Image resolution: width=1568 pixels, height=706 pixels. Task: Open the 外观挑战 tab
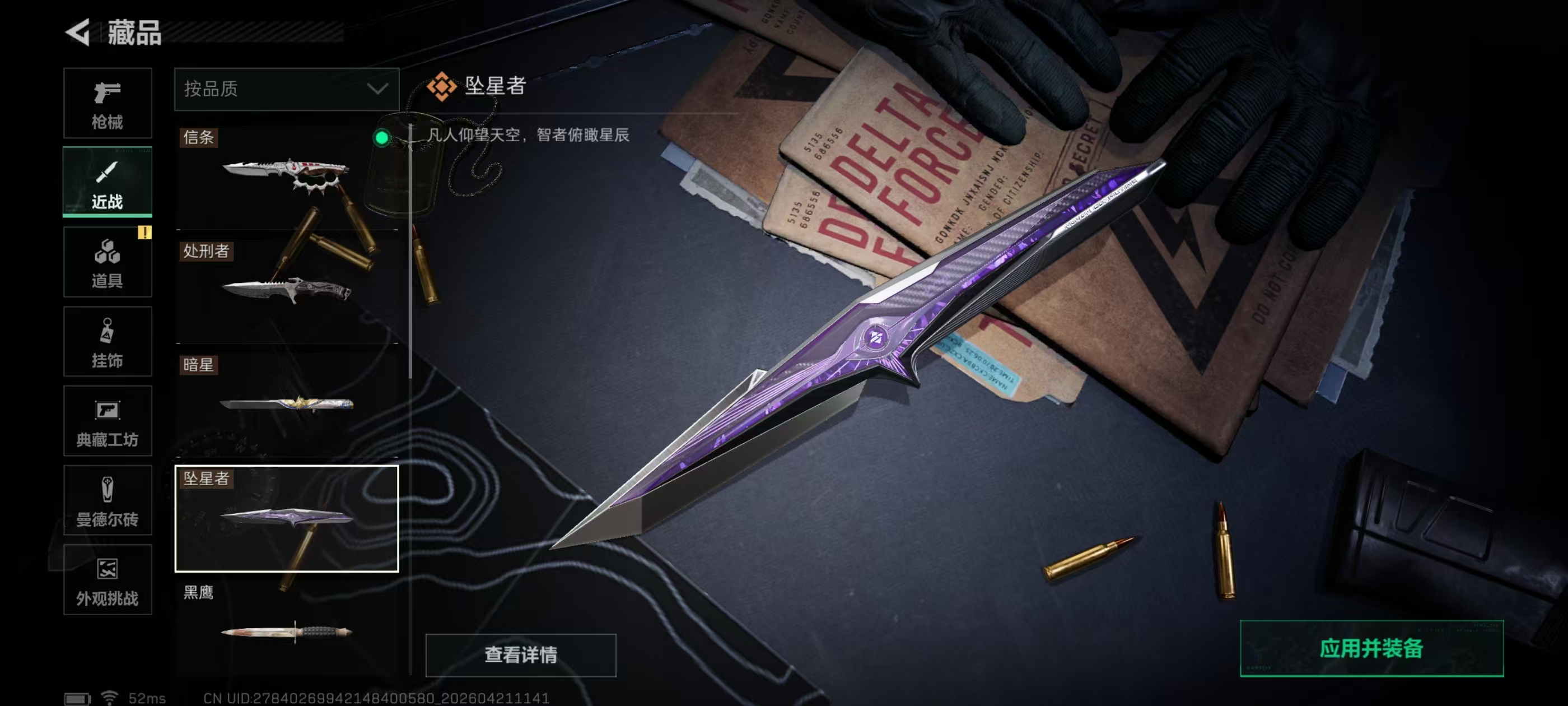(107, 580)
